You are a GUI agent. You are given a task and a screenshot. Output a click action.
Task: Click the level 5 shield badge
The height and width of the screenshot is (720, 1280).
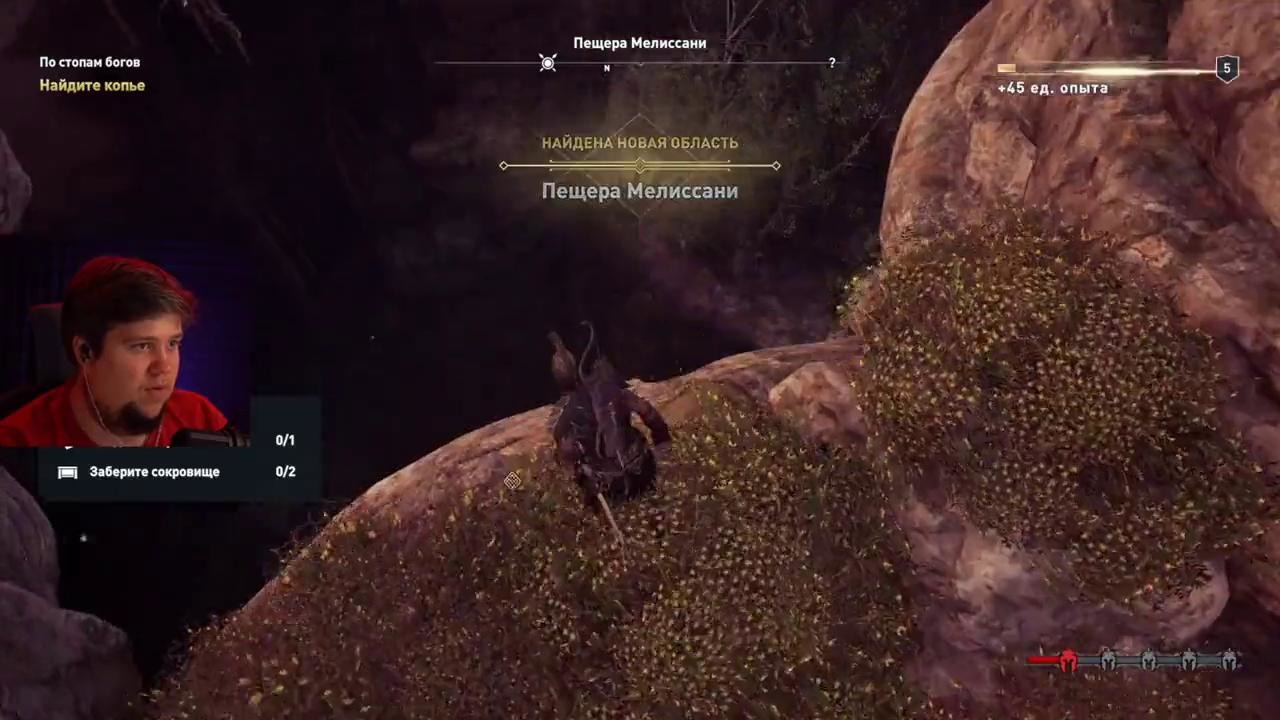click(x=1227, y=69)
